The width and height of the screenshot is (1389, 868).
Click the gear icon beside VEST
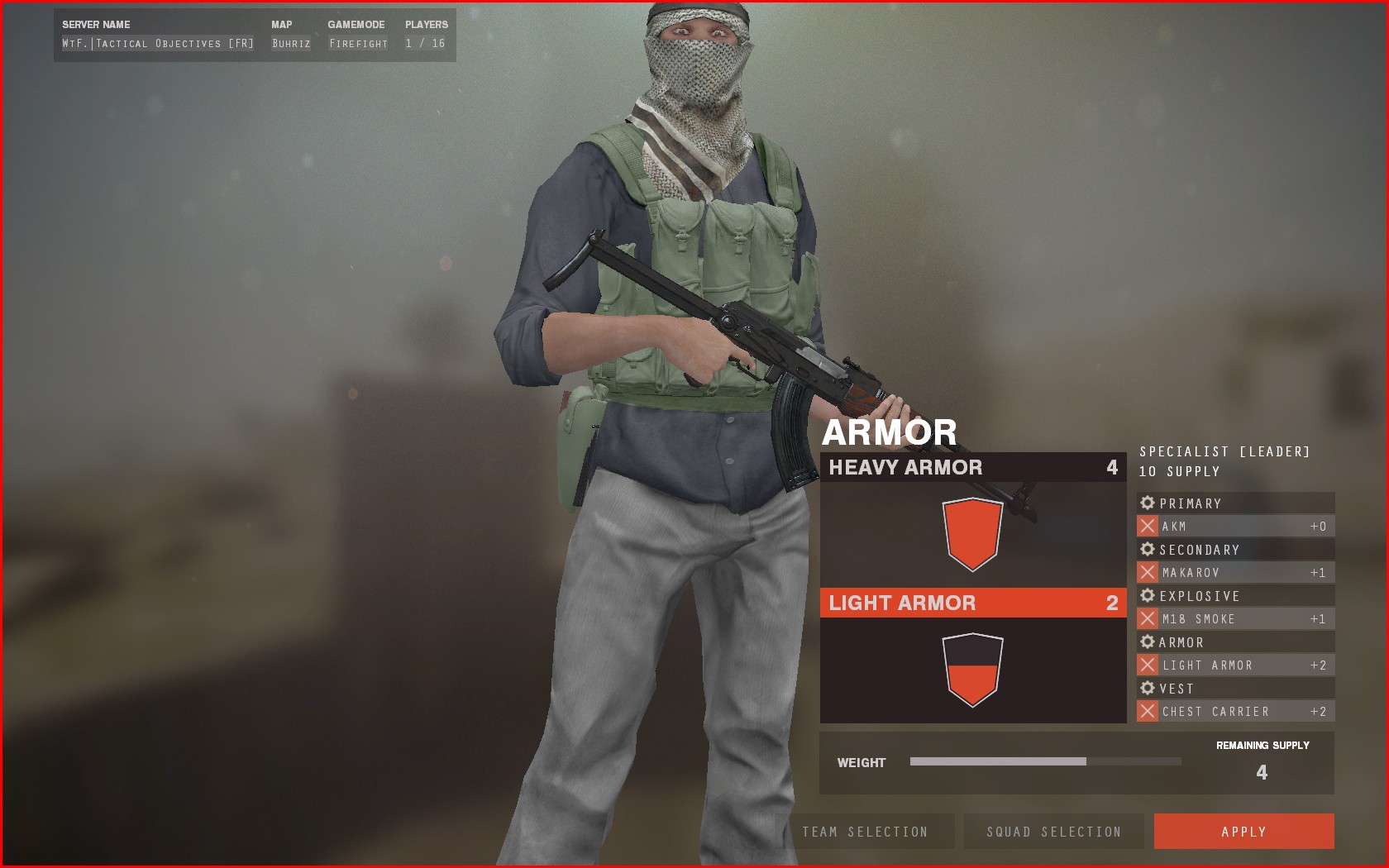coord(1147,688)
